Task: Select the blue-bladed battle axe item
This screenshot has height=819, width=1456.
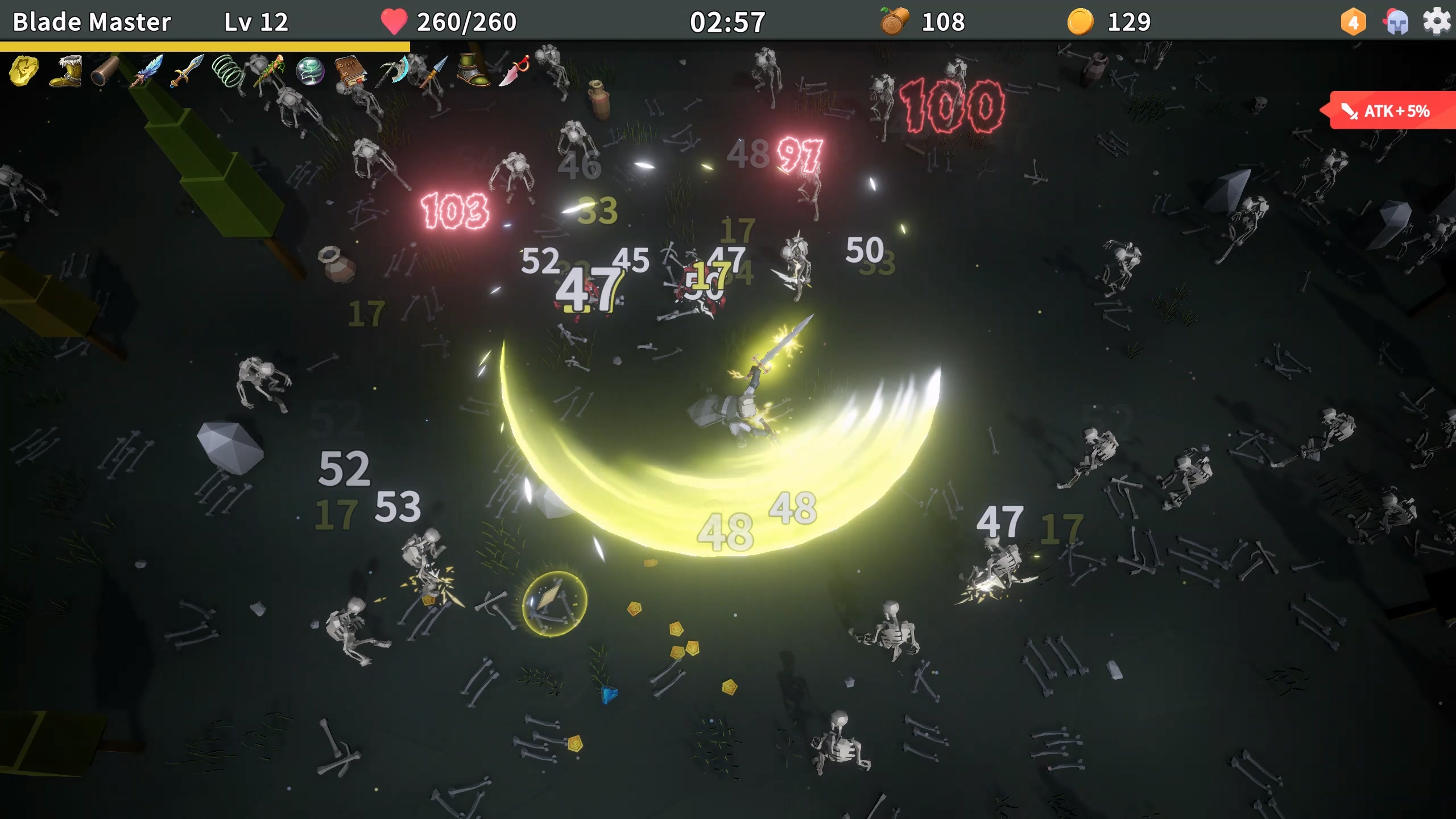Action: (394, 71)
